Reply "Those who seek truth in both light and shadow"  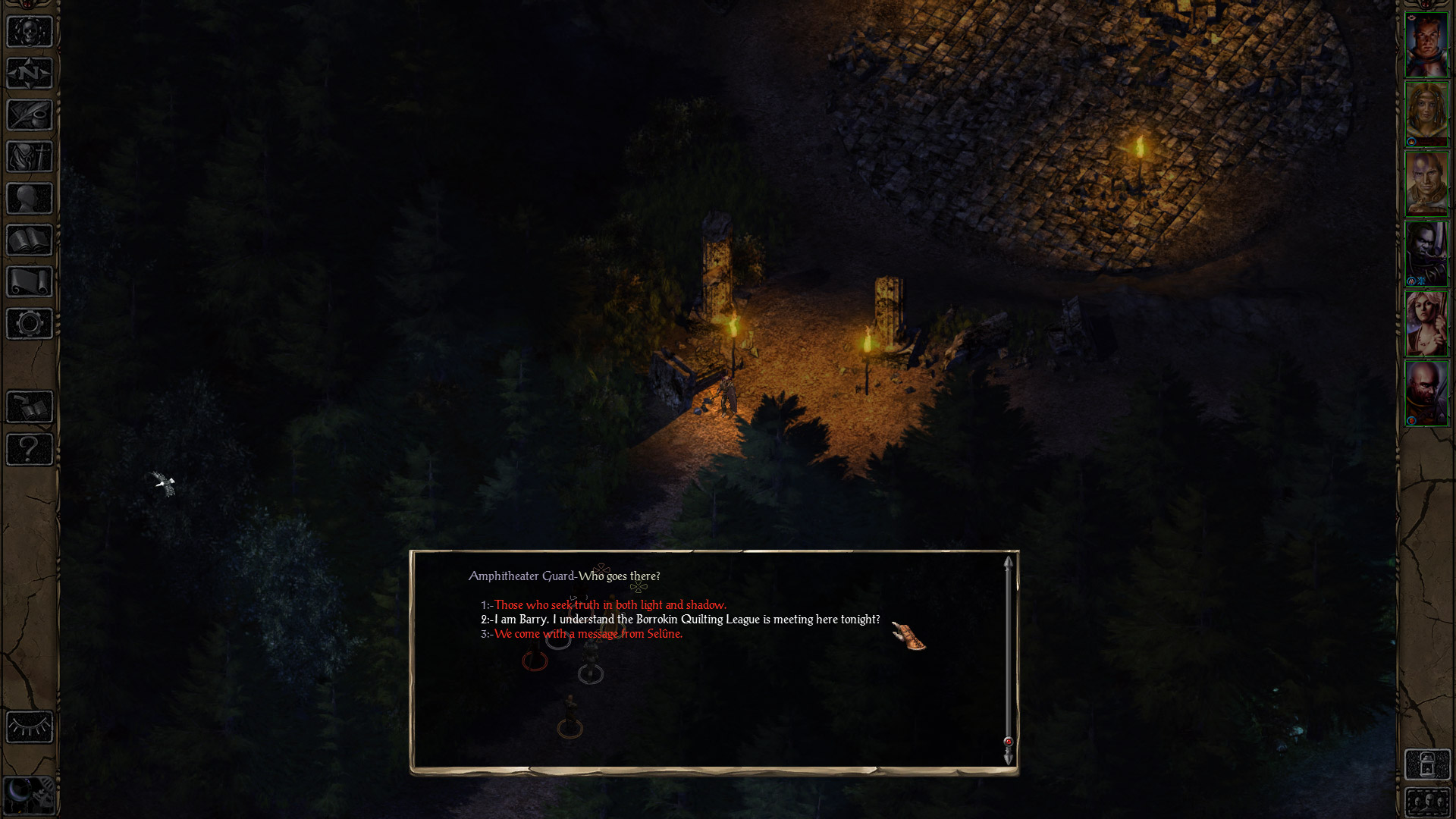pos(610,605)
